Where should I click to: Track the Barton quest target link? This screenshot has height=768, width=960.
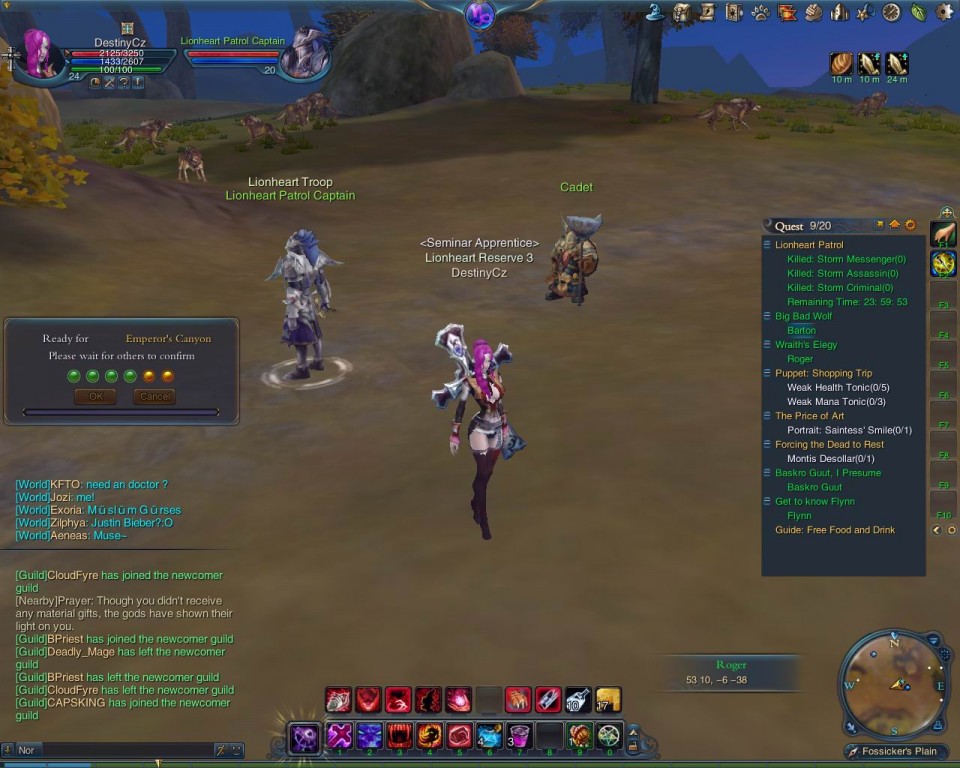801,331
